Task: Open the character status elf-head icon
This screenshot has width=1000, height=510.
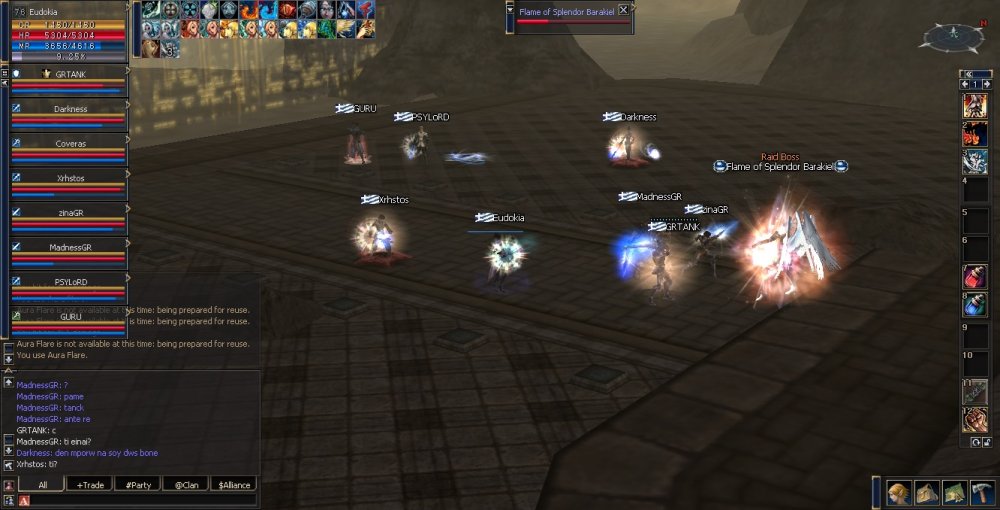Action: pos(900,492)
